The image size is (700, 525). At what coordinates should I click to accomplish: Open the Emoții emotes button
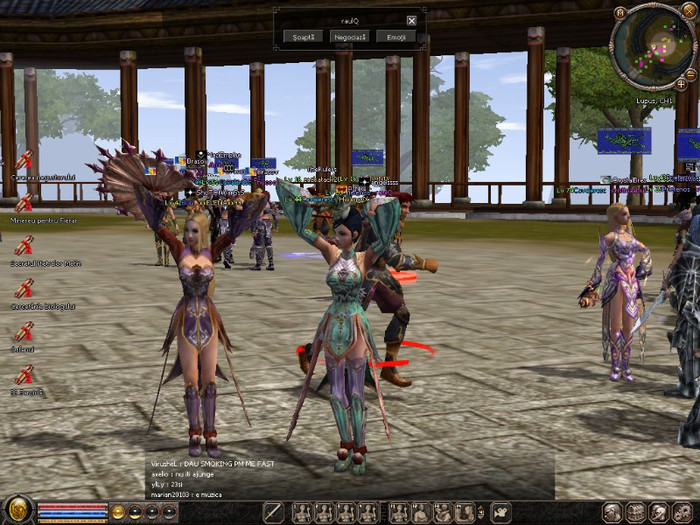(396, 36)
